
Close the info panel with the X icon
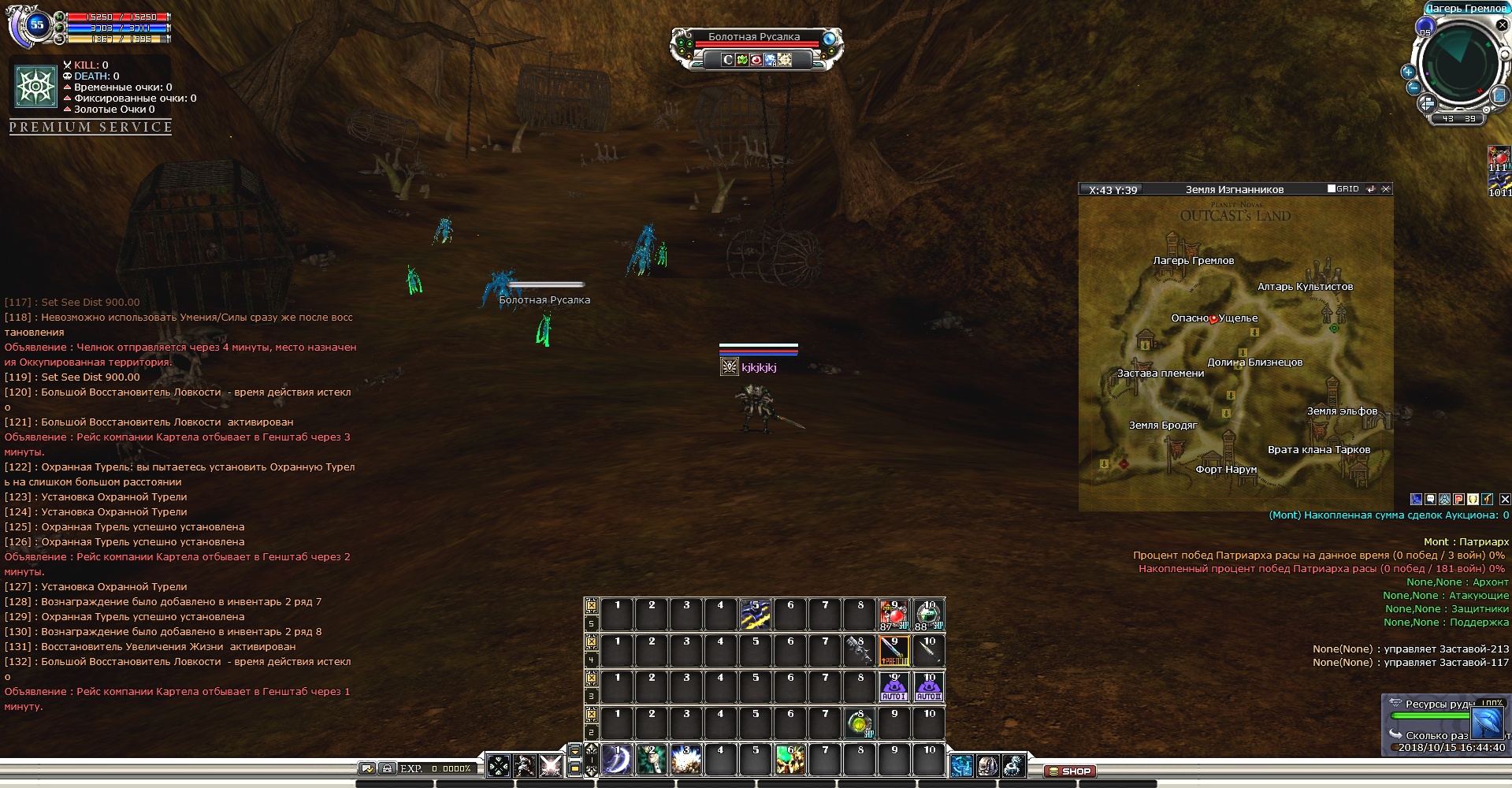tap(1504, 499)
